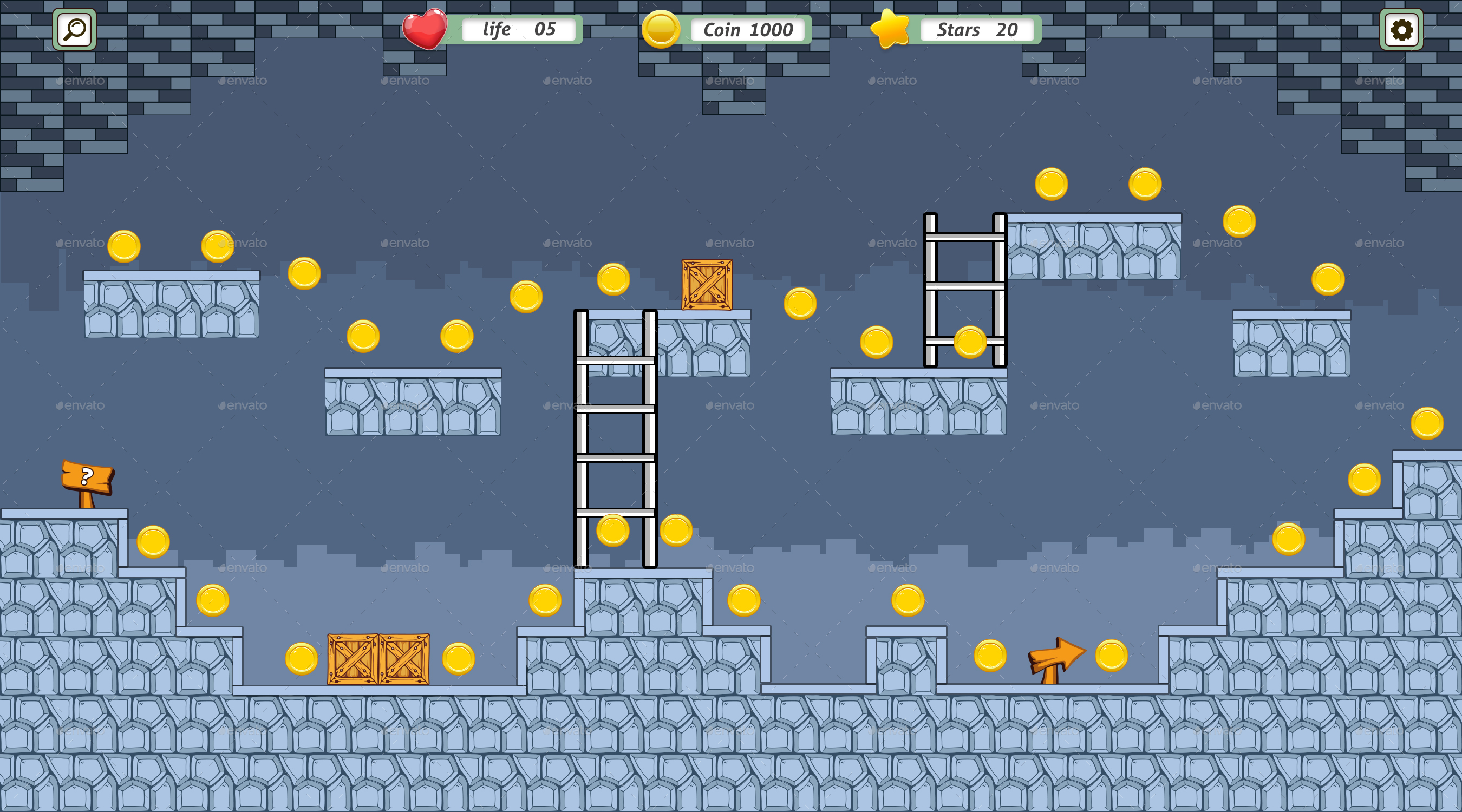This screenshot has width=1462, height=812.
Task: Click the Stars 20 counter label
Action: coord(977,30)
